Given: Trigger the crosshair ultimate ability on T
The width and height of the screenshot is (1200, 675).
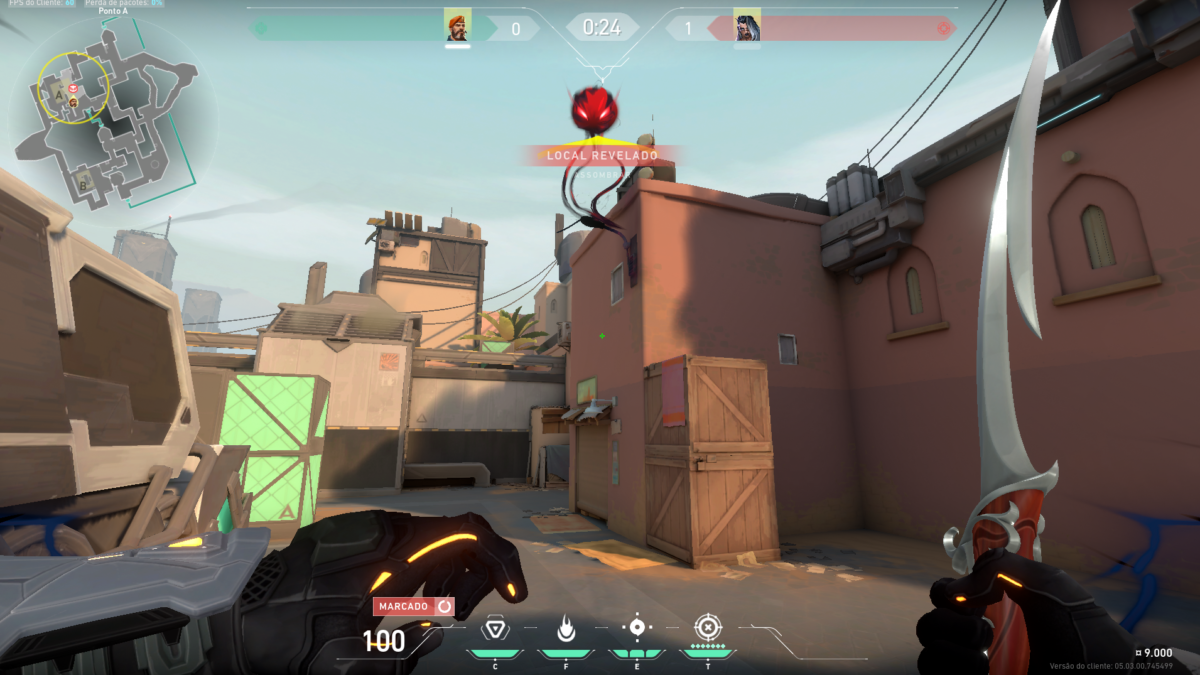Looking at the screenshot, I should (x=707, y=628).
